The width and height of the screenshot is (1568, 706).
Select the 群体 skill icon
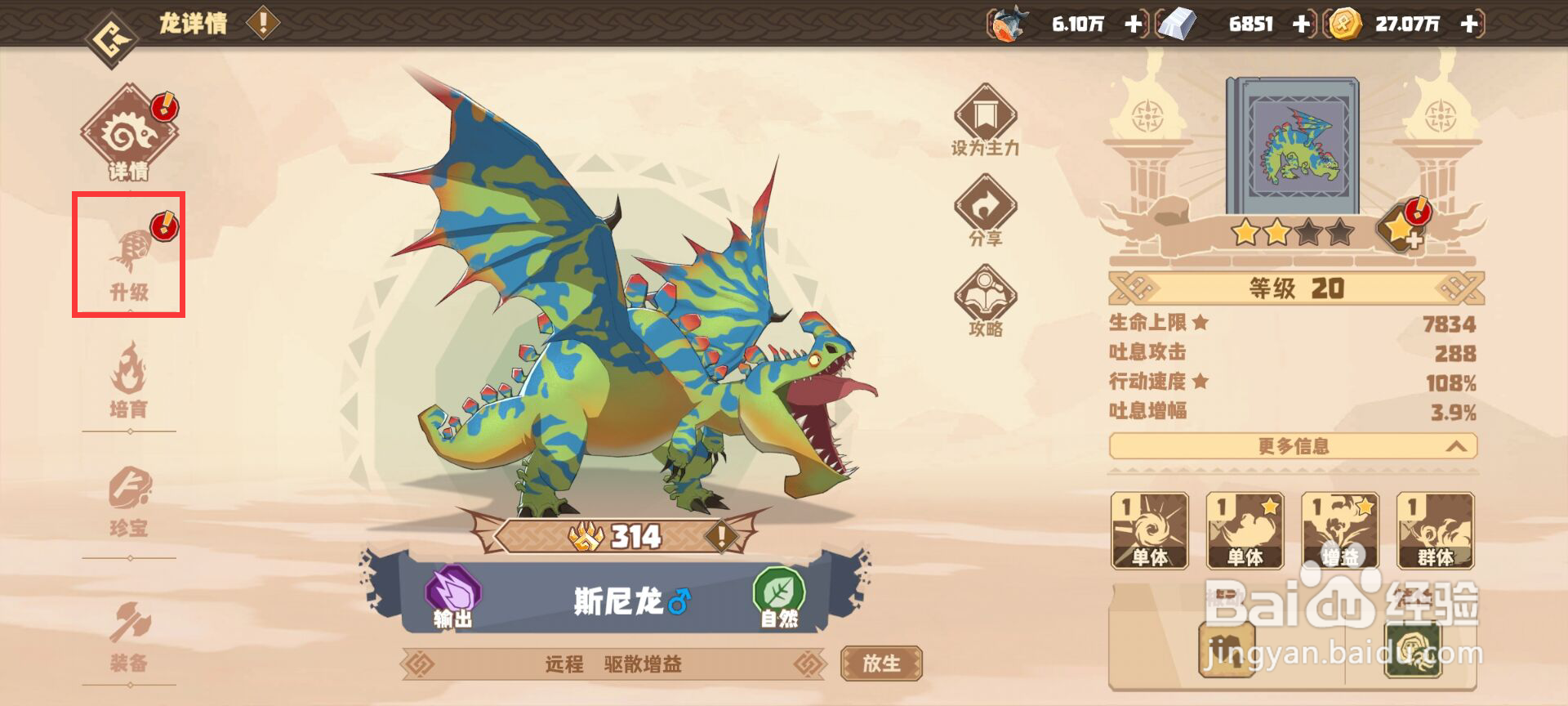(1436, 531)
